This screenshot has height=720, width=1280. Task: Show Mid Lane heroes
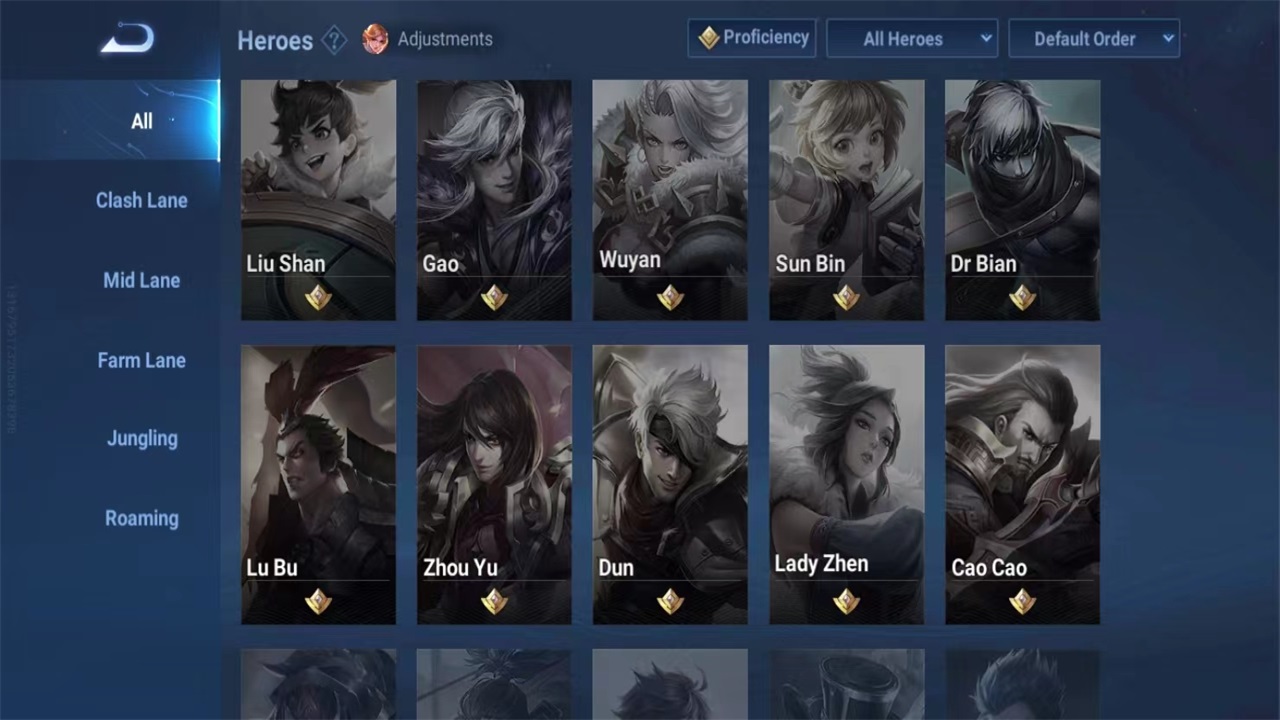pyautogui.click(x=141, y=280)
